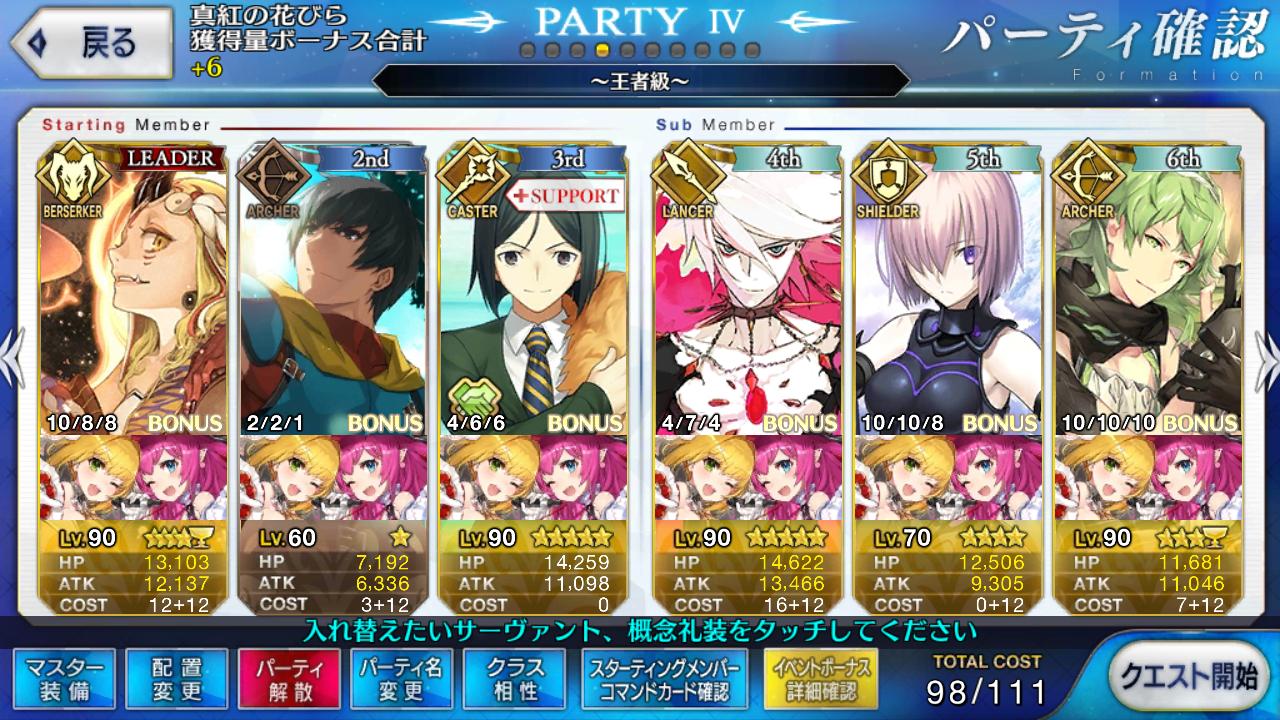1280x720 pixels.
Task: Start the quest with クエスト開始
Action: (1188, 677)
